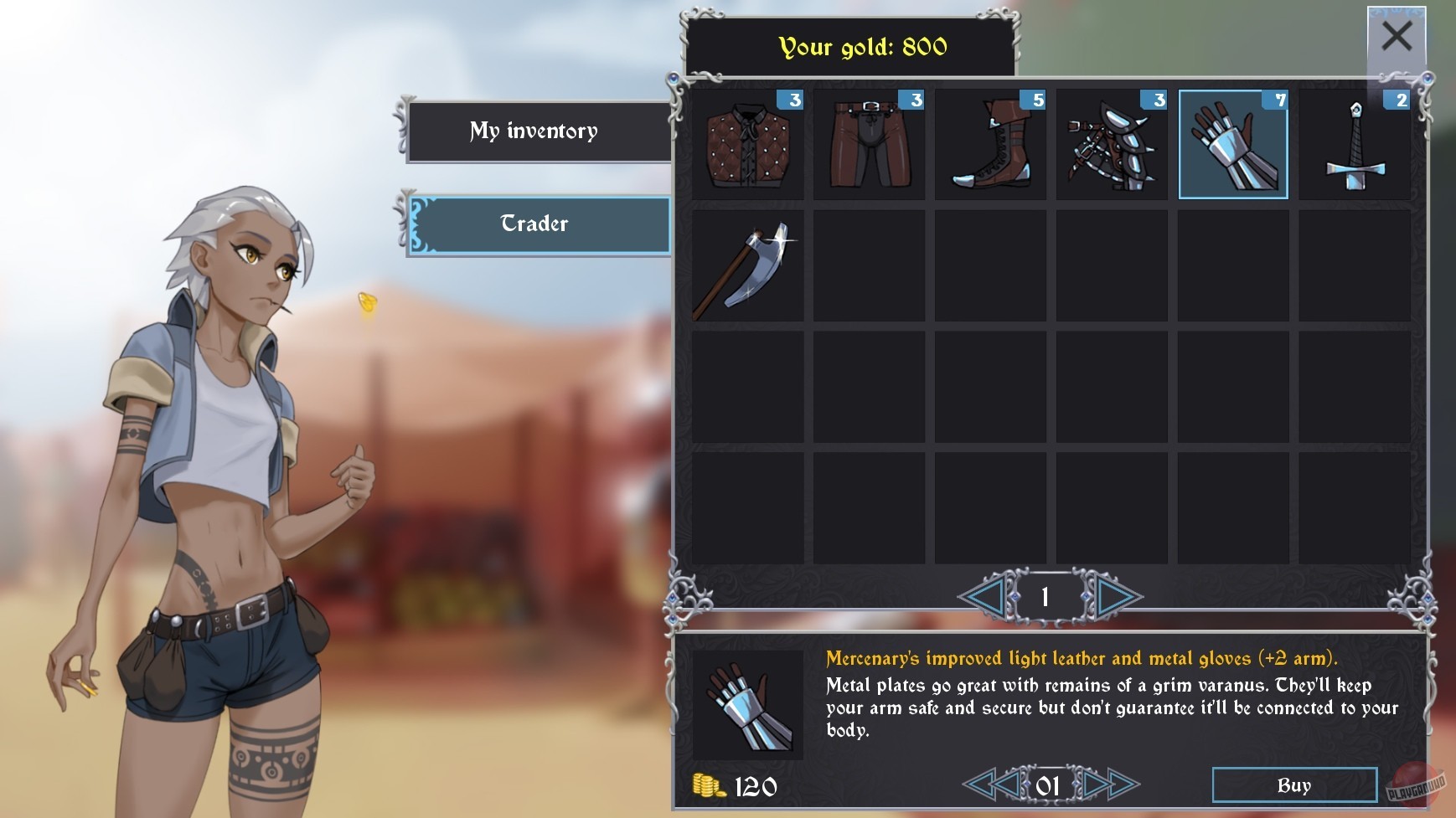Image resolution: width=1456 pixels, height=818 pixels.
Task: Click the Buy button
Action: (1294, 785)
